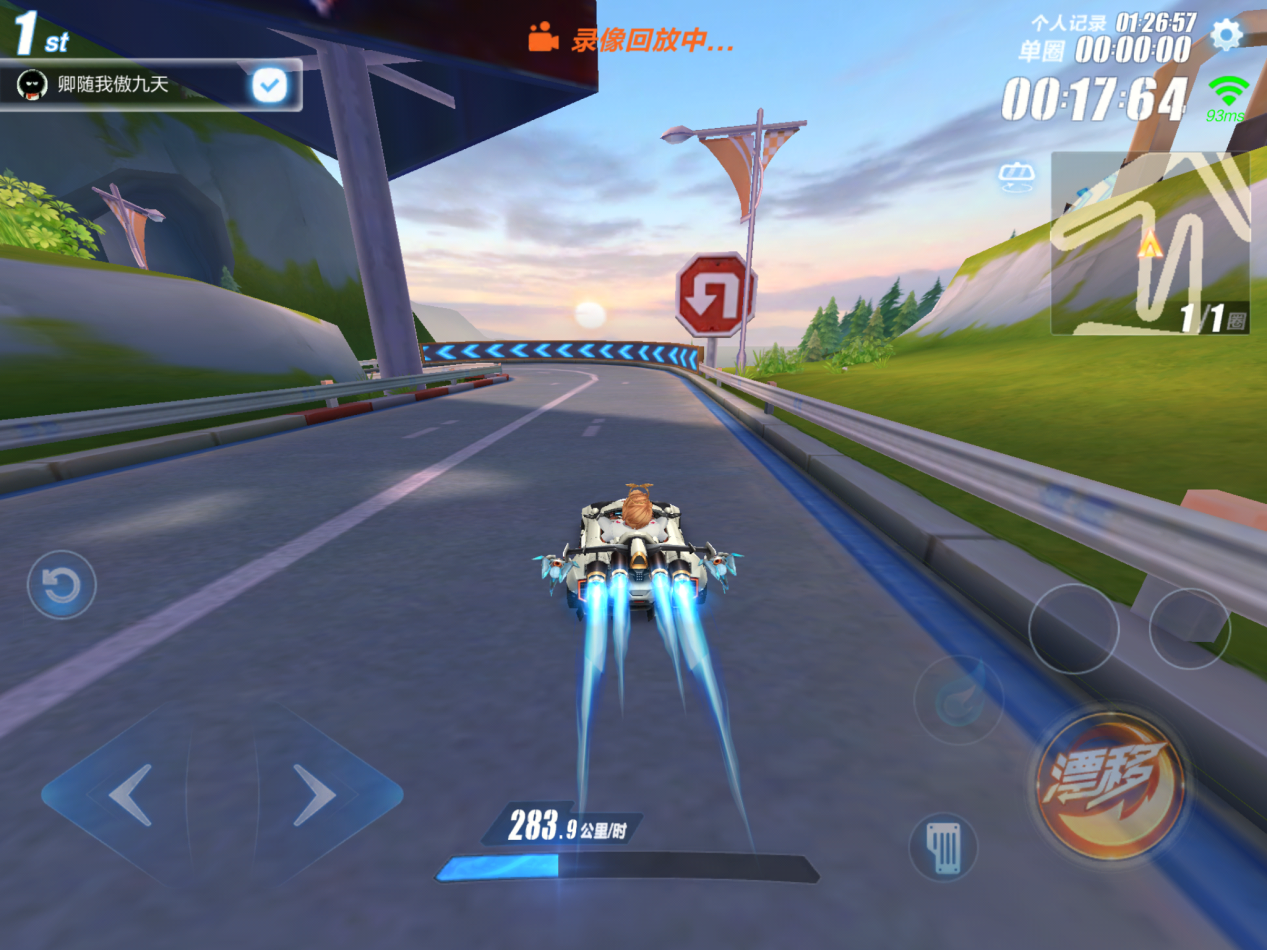Select the player row 卿随我傲九天
The height and width of the screenshot is (950, 1267).
130,85
